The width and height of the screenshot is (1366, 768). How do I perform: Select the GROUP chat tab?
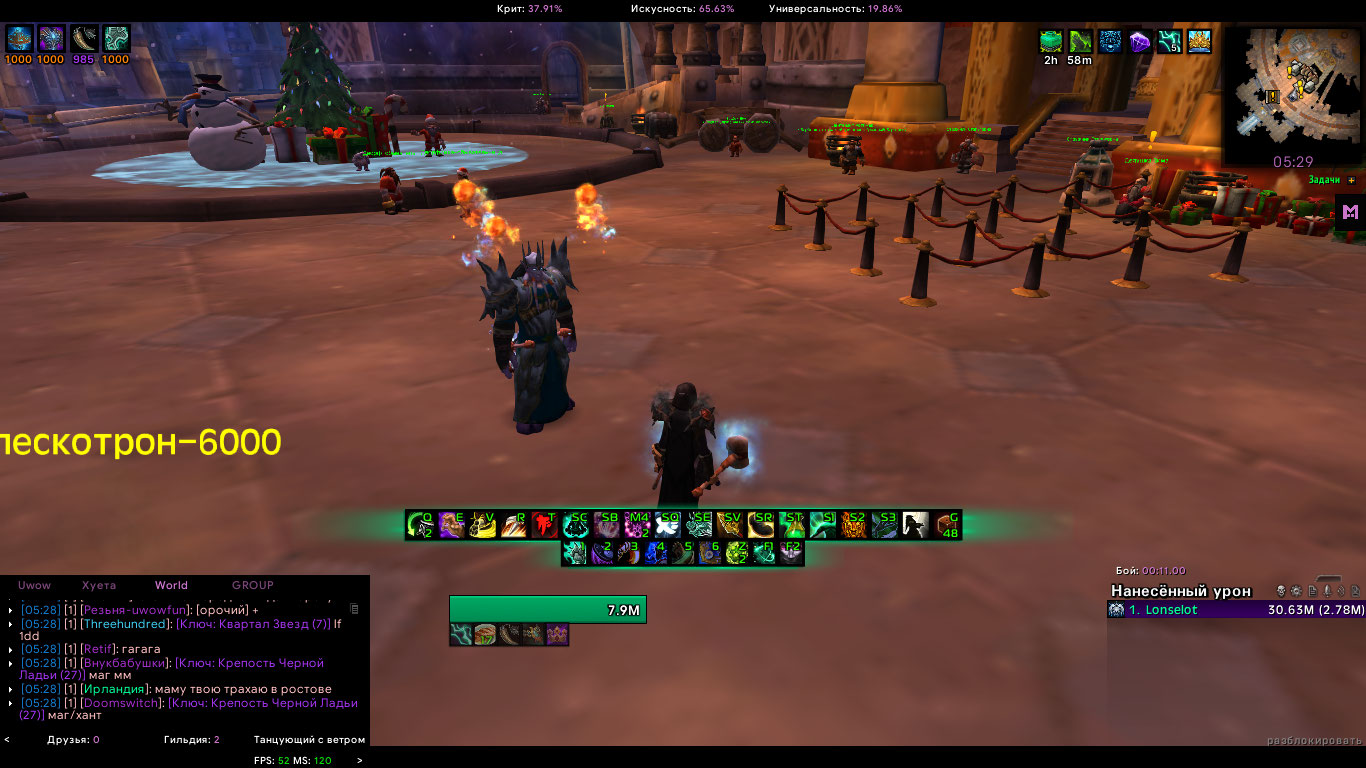pos(252,585)
